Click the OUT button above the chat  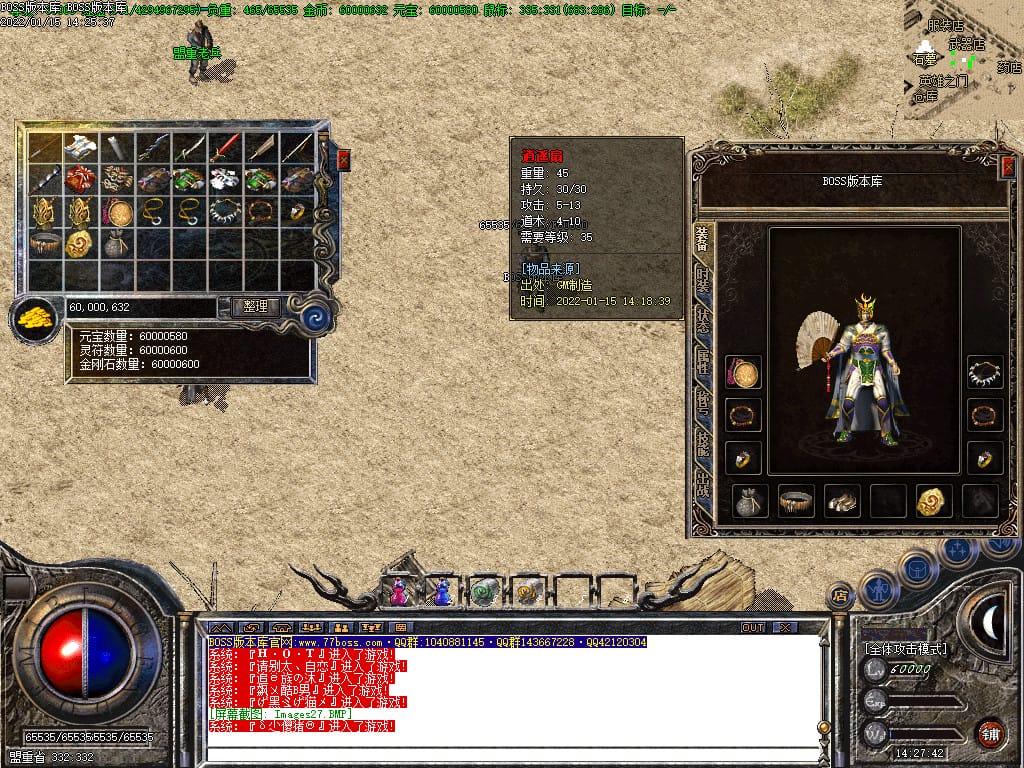coord(753,628)
